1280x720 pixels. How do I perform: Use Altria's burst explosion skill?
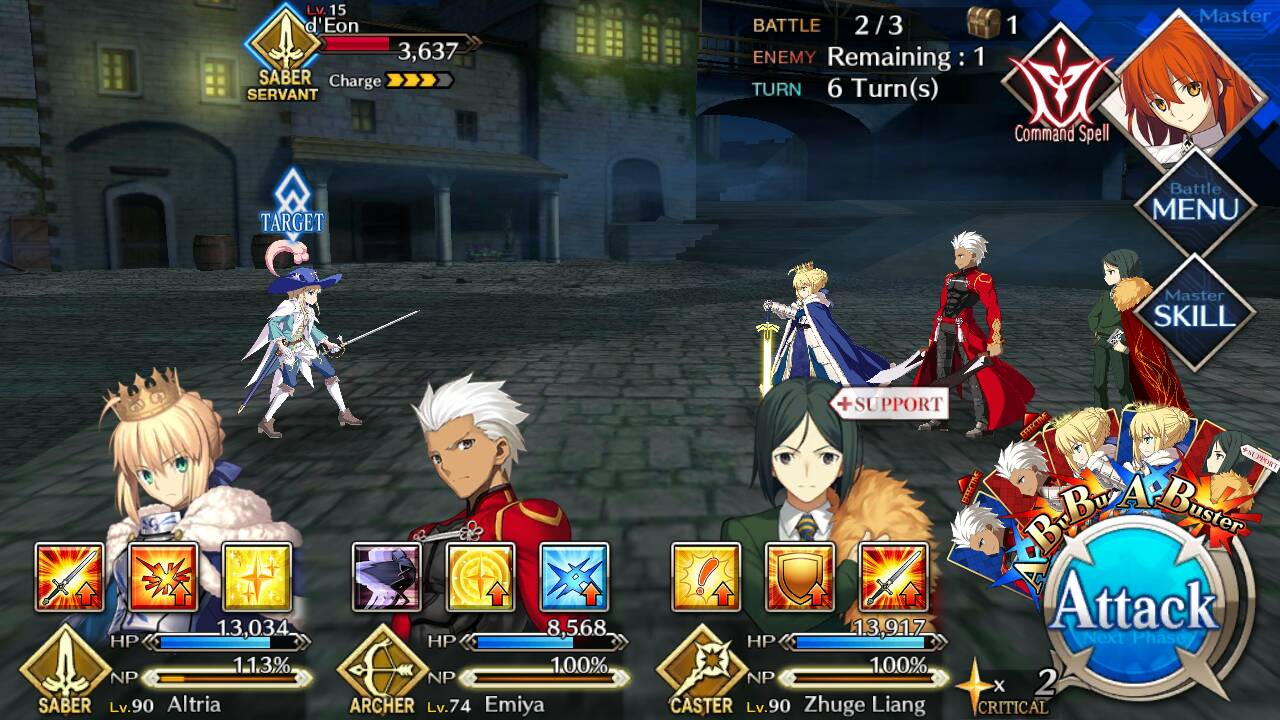[163, 577]
